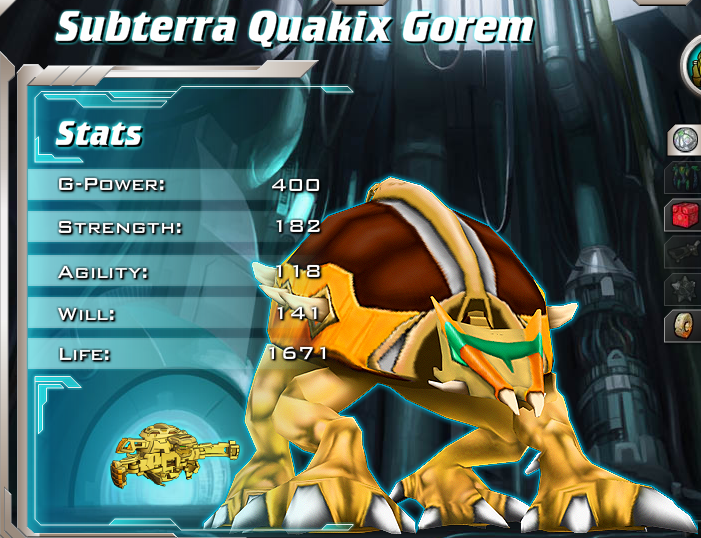This screenshot has height=538, width=701.
Task: Open the red cube category tab
Action: [x=686, y=214]
